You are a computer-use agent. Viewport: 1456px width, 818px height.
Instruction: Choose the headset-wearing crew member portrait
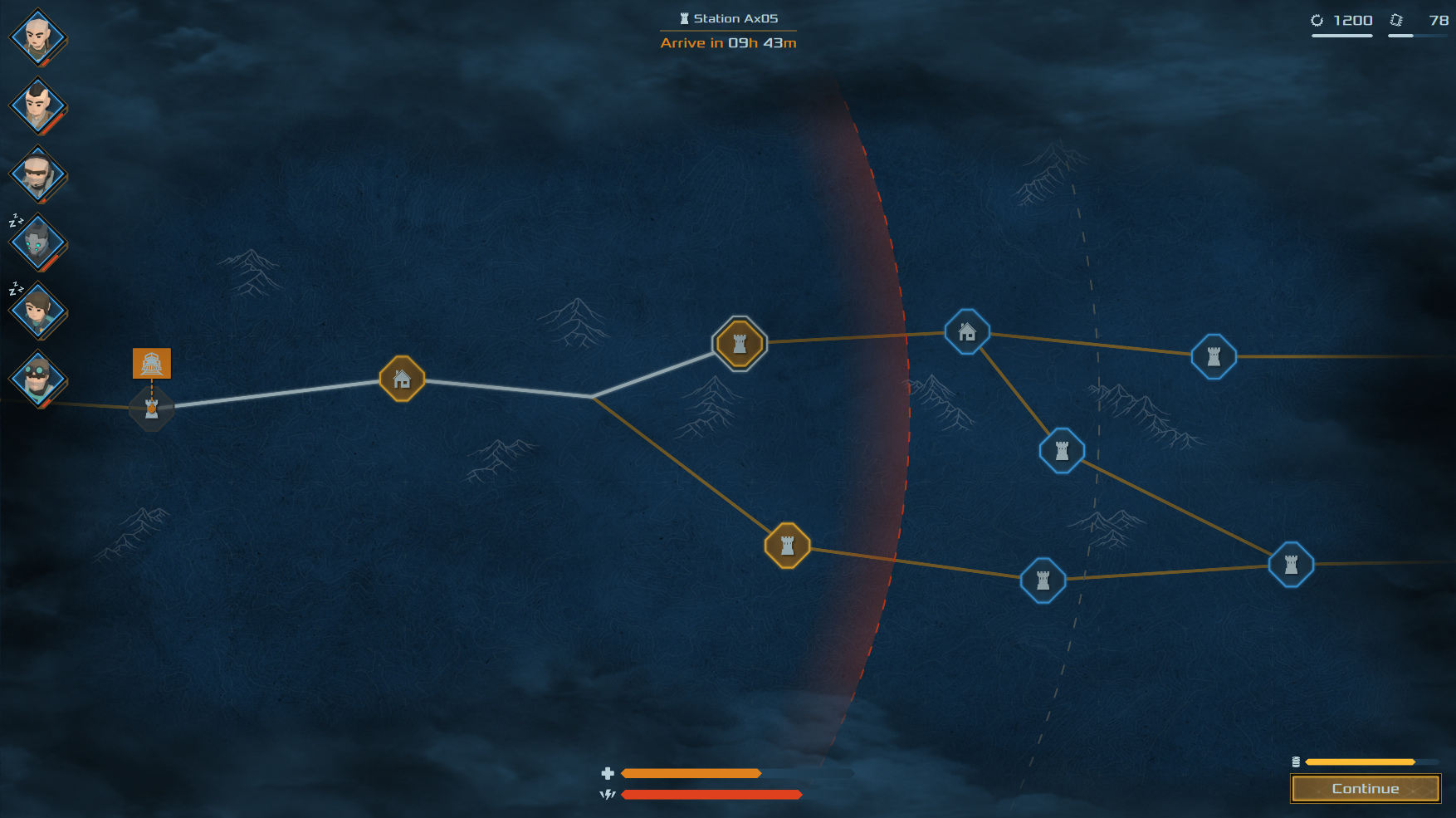pyautogui.click(x=38, y=174)
